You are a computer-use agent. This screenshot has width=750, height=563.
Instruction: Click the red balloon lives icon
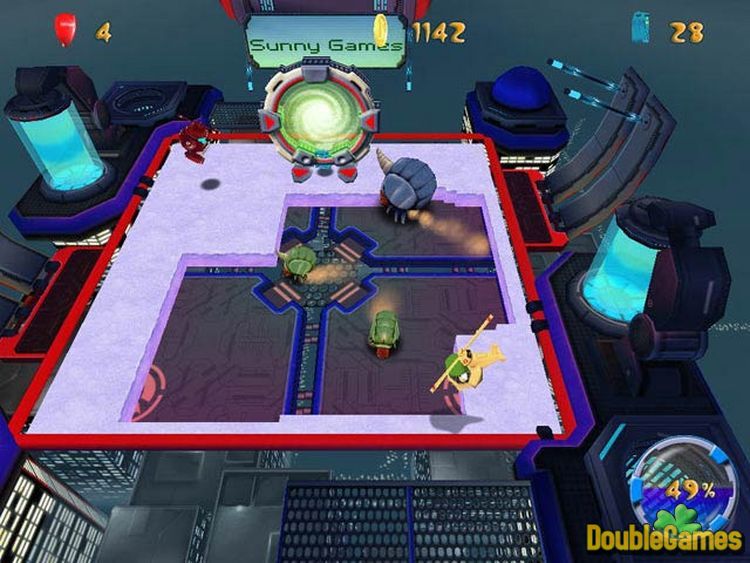pyautogui.click(x=66, y=30)
